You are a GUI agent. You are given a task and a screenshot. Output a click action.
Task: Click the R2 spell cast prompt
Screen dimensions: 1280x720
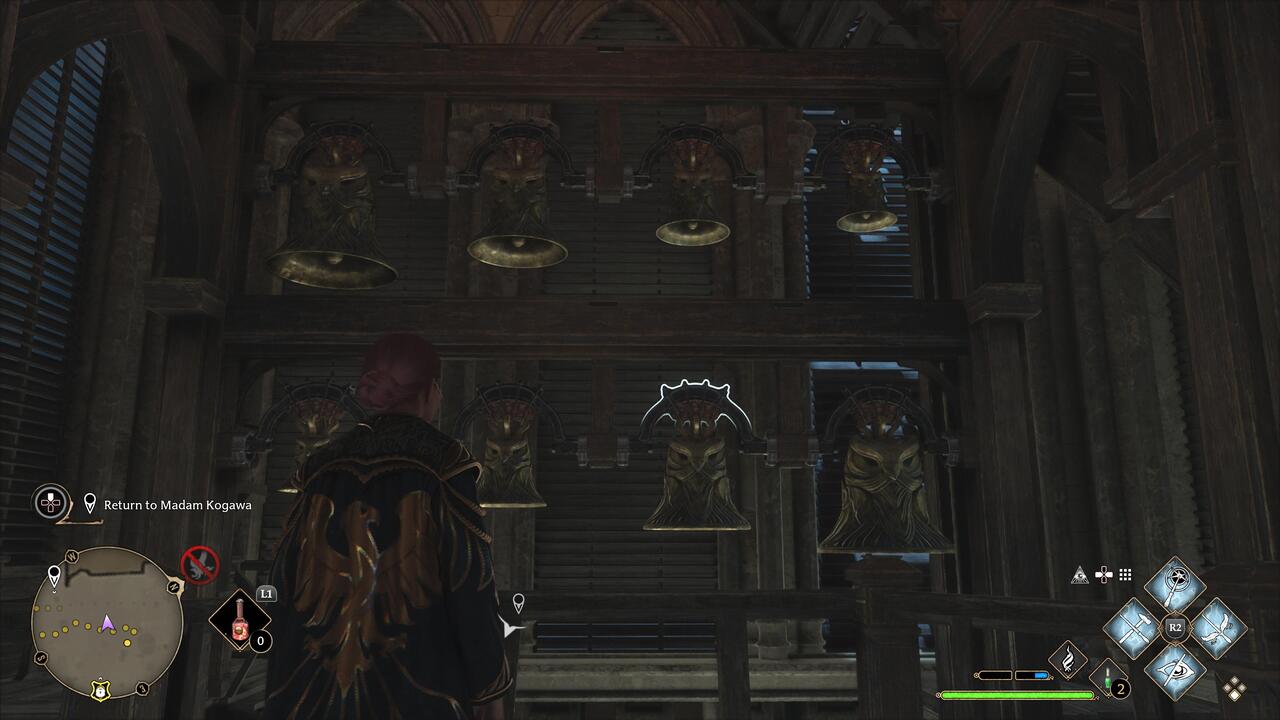click(1175, 626)
